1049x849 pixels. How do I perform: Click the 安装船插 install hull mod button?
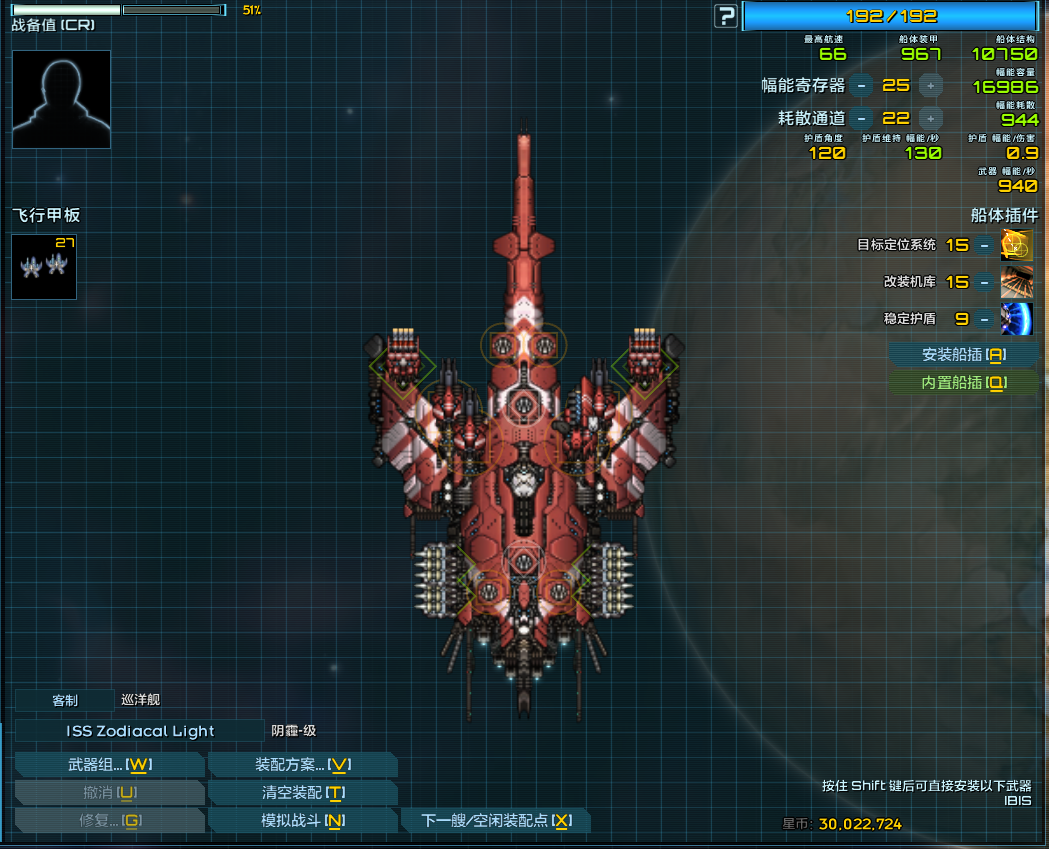(x=963, y=354)
